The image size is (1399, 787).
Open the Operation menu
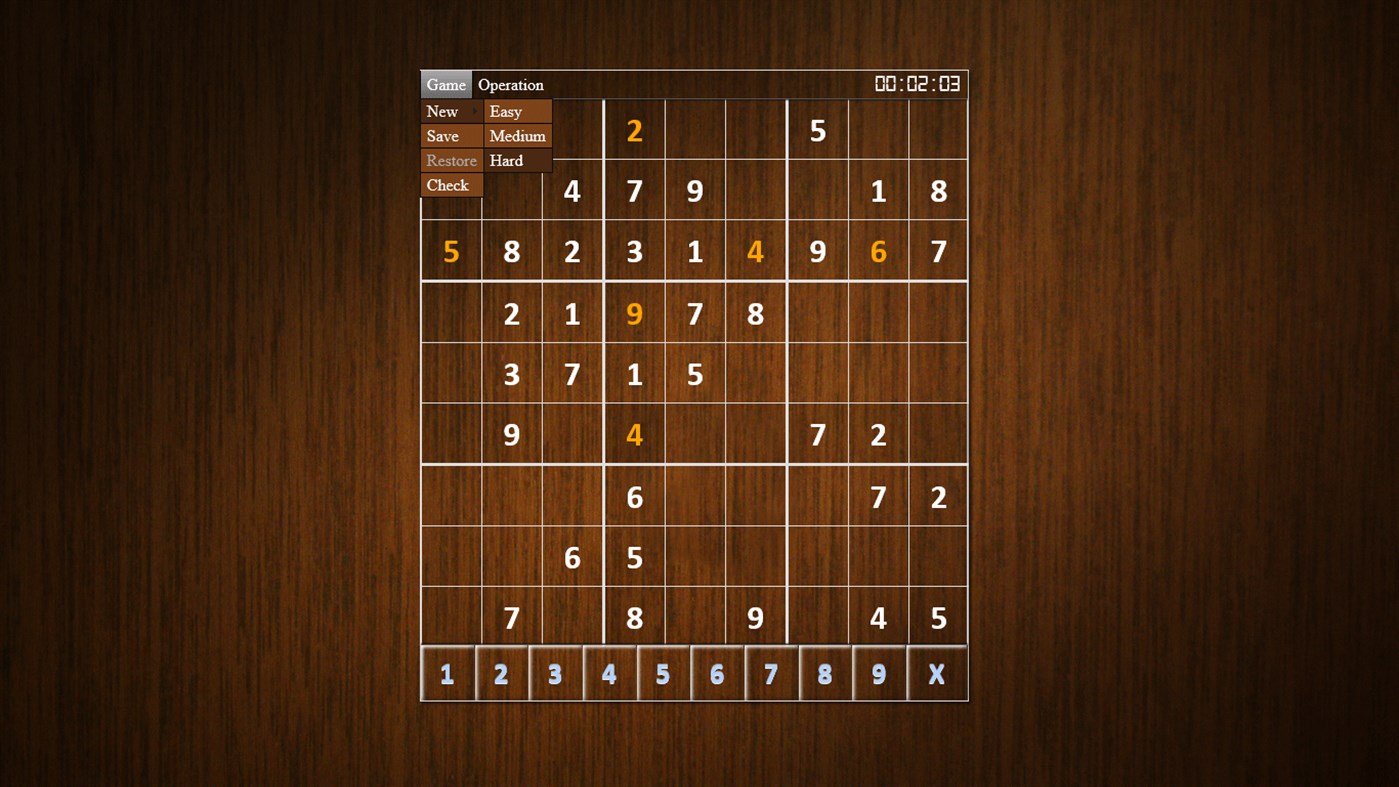(x=510, y=84)
